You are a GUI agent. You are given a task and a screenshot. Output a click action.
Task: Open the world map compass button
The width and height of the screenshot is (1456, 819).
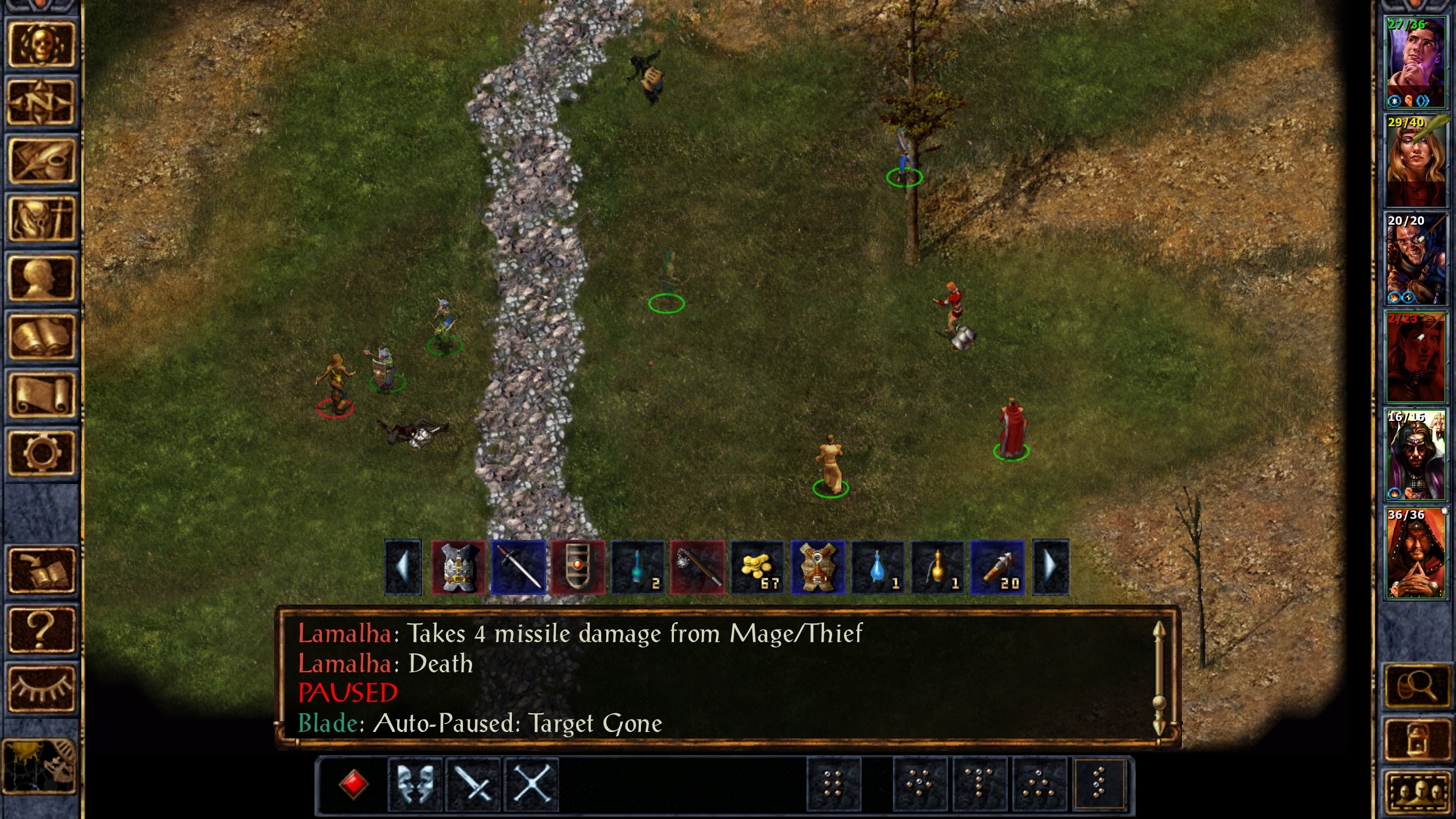pos(41,102)
